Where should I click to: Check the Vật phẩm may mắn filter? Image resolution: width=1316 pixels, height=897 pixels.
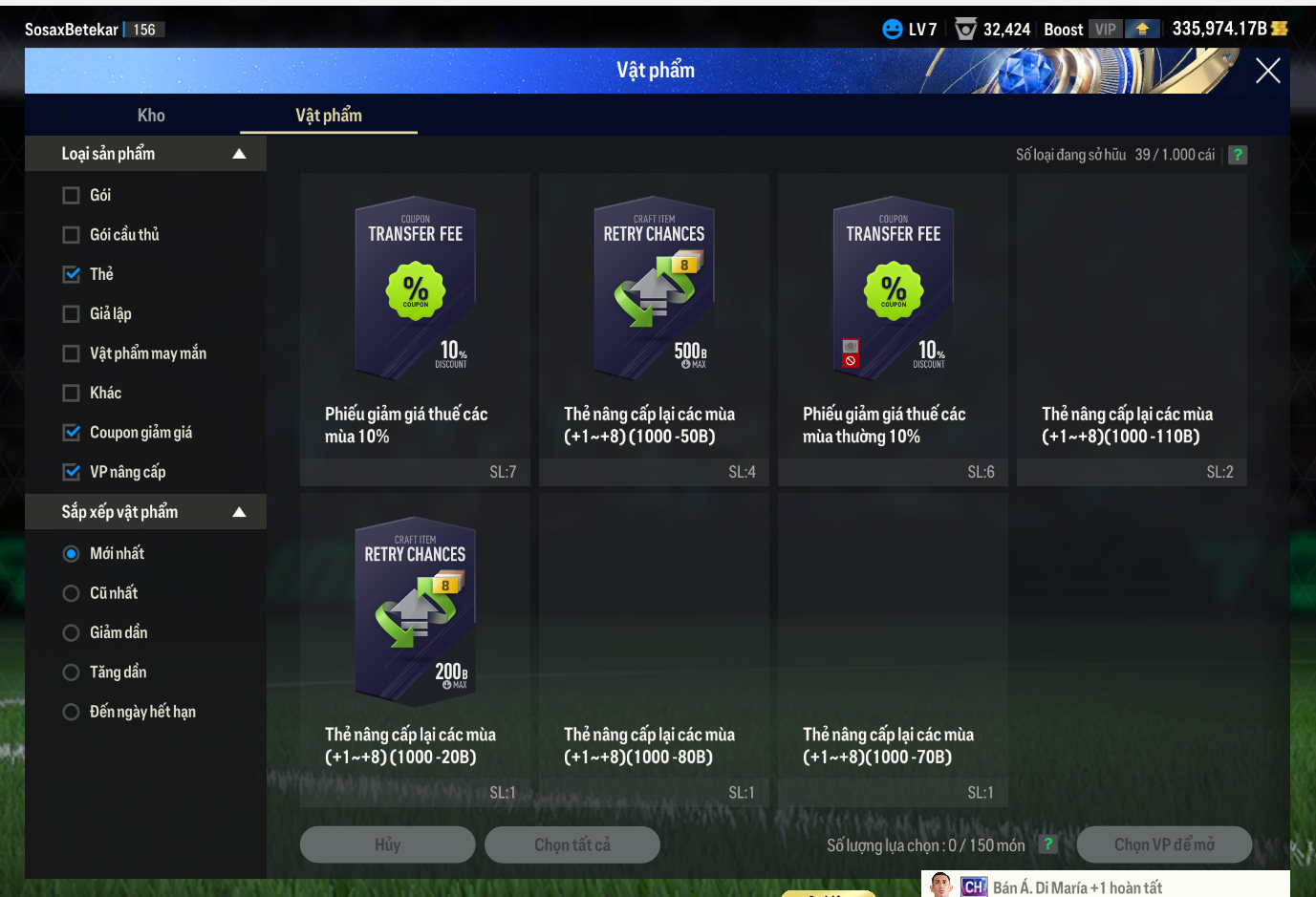click(x=71, y=353)
